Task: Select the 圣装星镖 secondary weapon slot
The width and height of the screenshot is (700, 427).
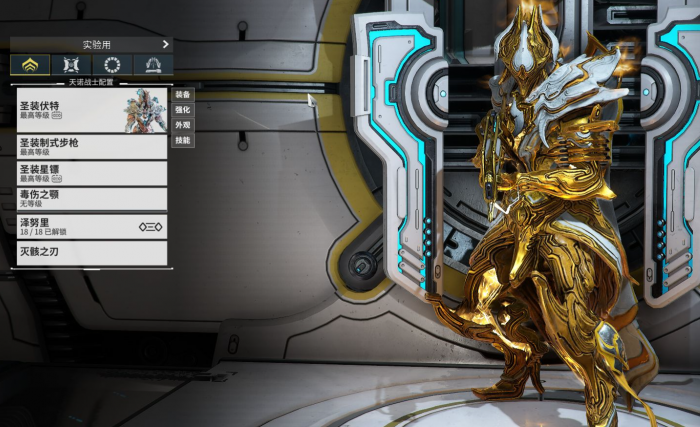Action: point(91,173)
